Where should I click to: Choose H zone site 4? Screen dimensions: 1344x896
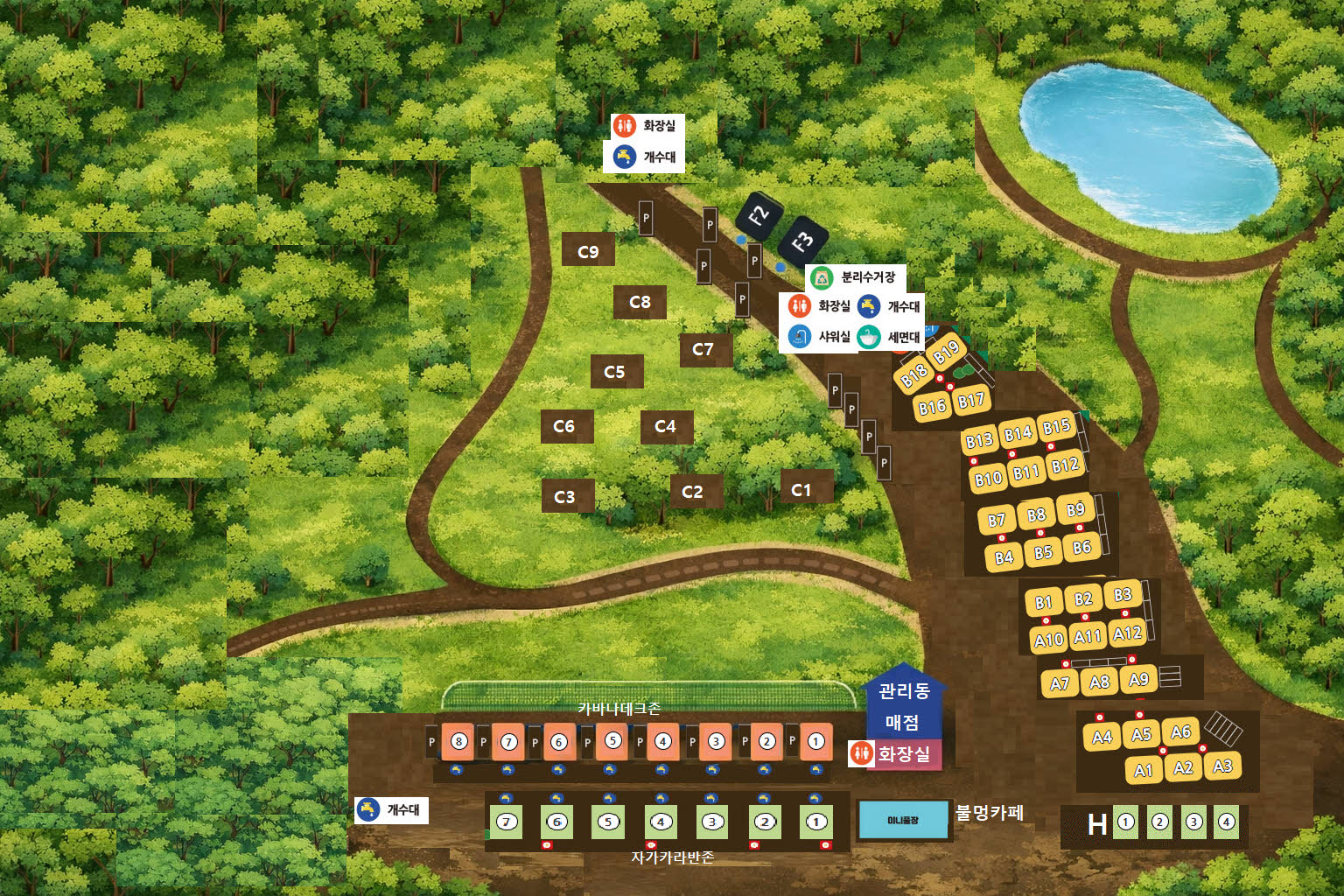pyautogui.click(x=1227, y=822)
